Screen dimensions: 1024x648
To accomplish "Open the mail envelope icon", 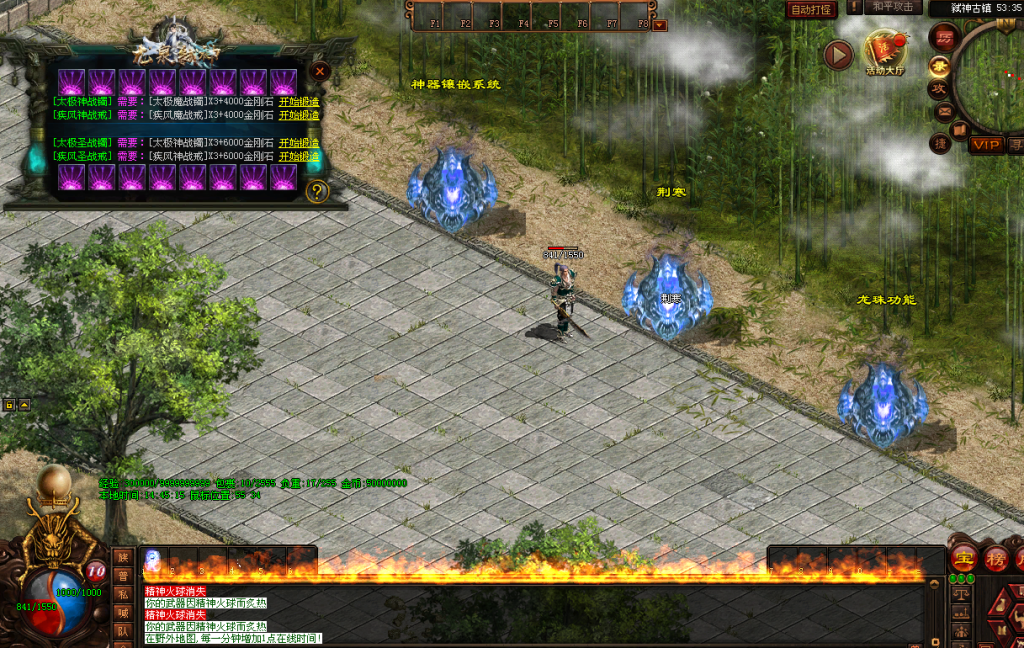I will coord(943,112).
